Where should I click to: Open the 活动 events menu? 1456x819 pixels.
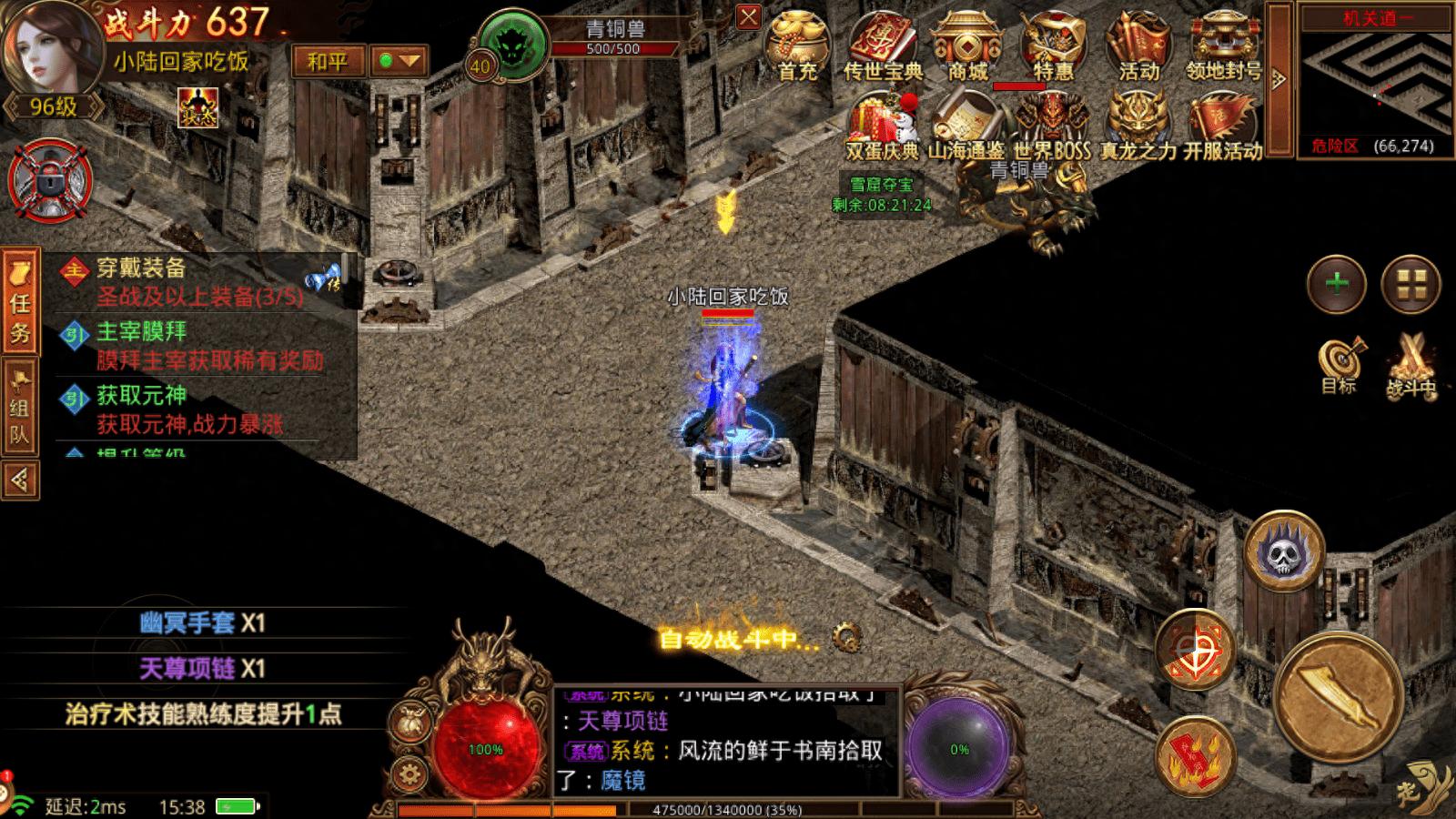pos(1137,45)
